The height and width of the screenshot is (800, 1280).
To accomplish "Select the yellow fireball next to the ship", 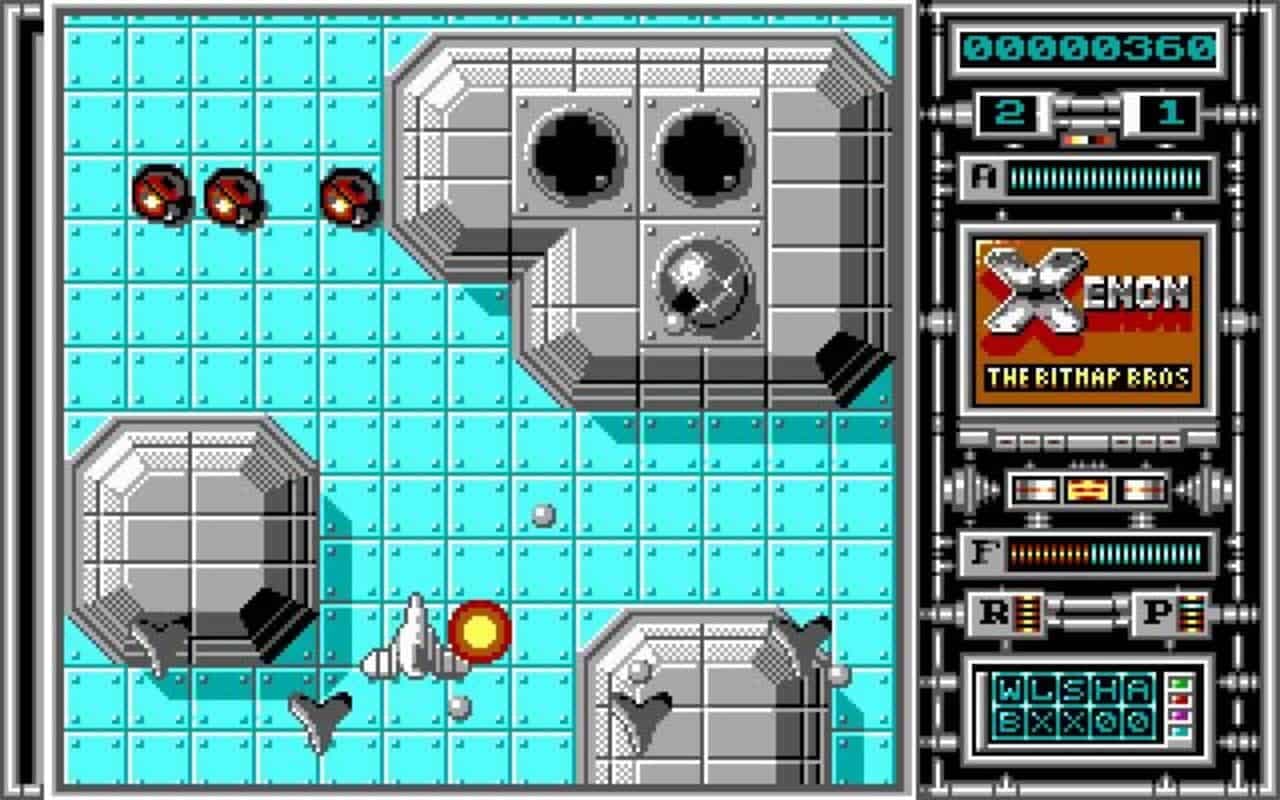I will [x=478, y=630].
